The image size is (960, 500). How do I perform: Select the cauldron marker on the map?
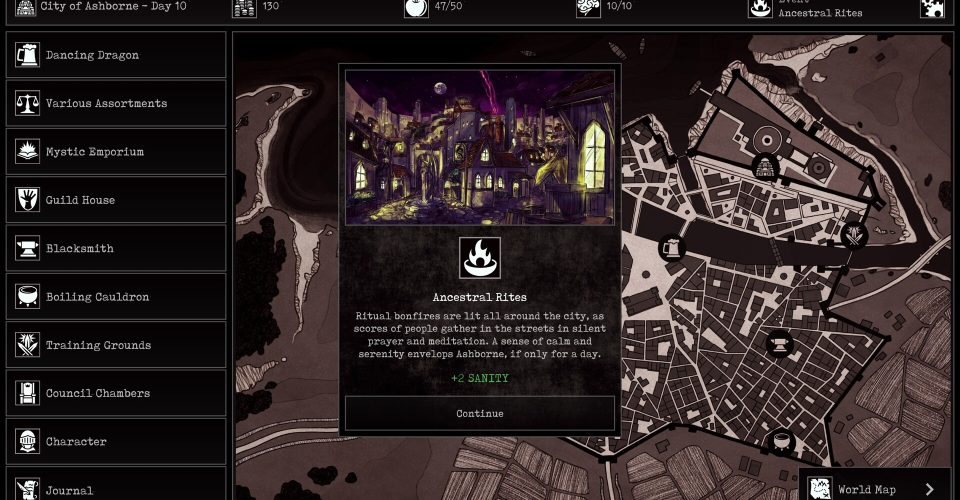point(782,441)
